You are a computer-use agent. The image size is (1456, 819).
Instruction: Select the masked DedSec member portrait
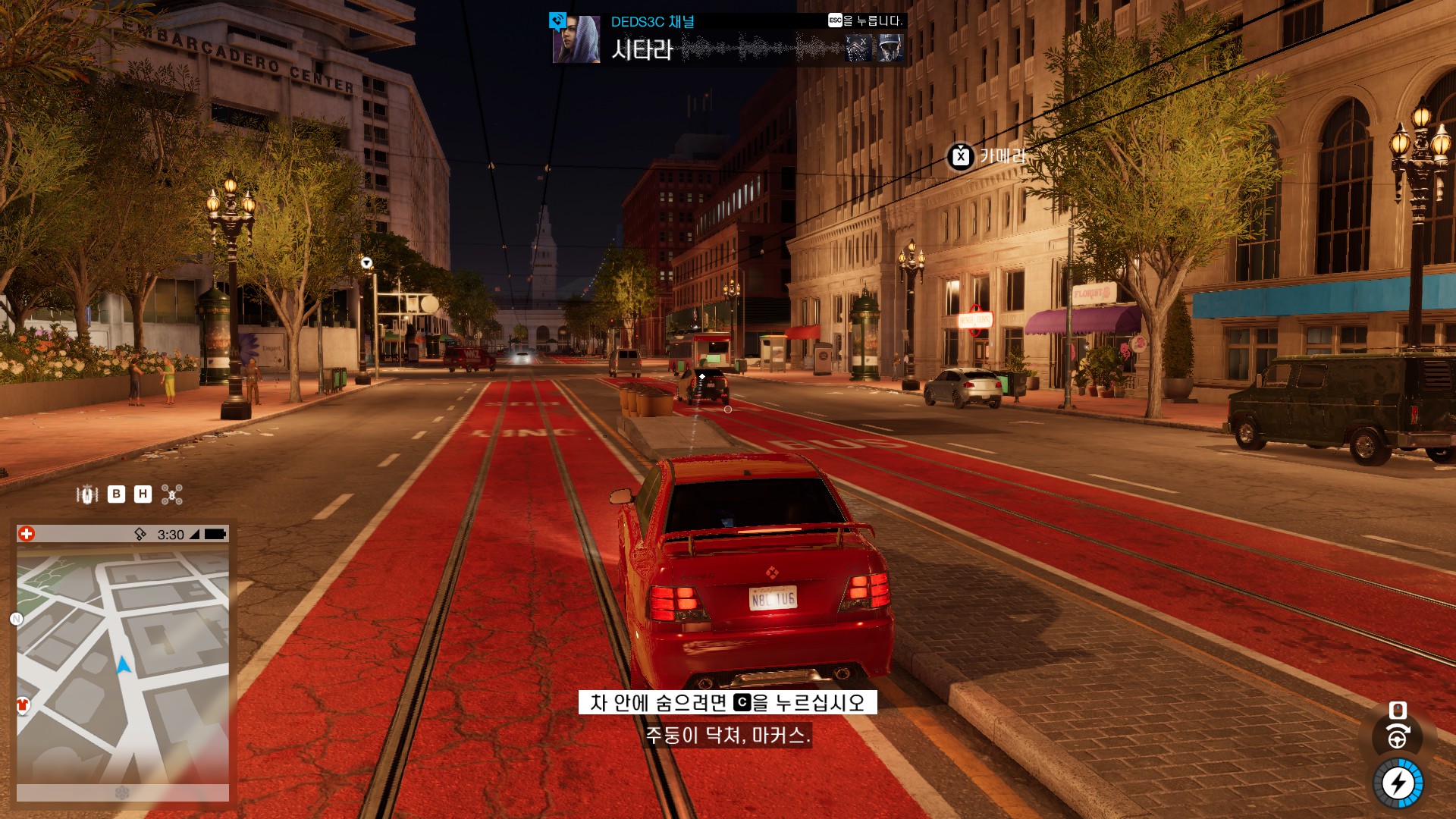point(859,48)
